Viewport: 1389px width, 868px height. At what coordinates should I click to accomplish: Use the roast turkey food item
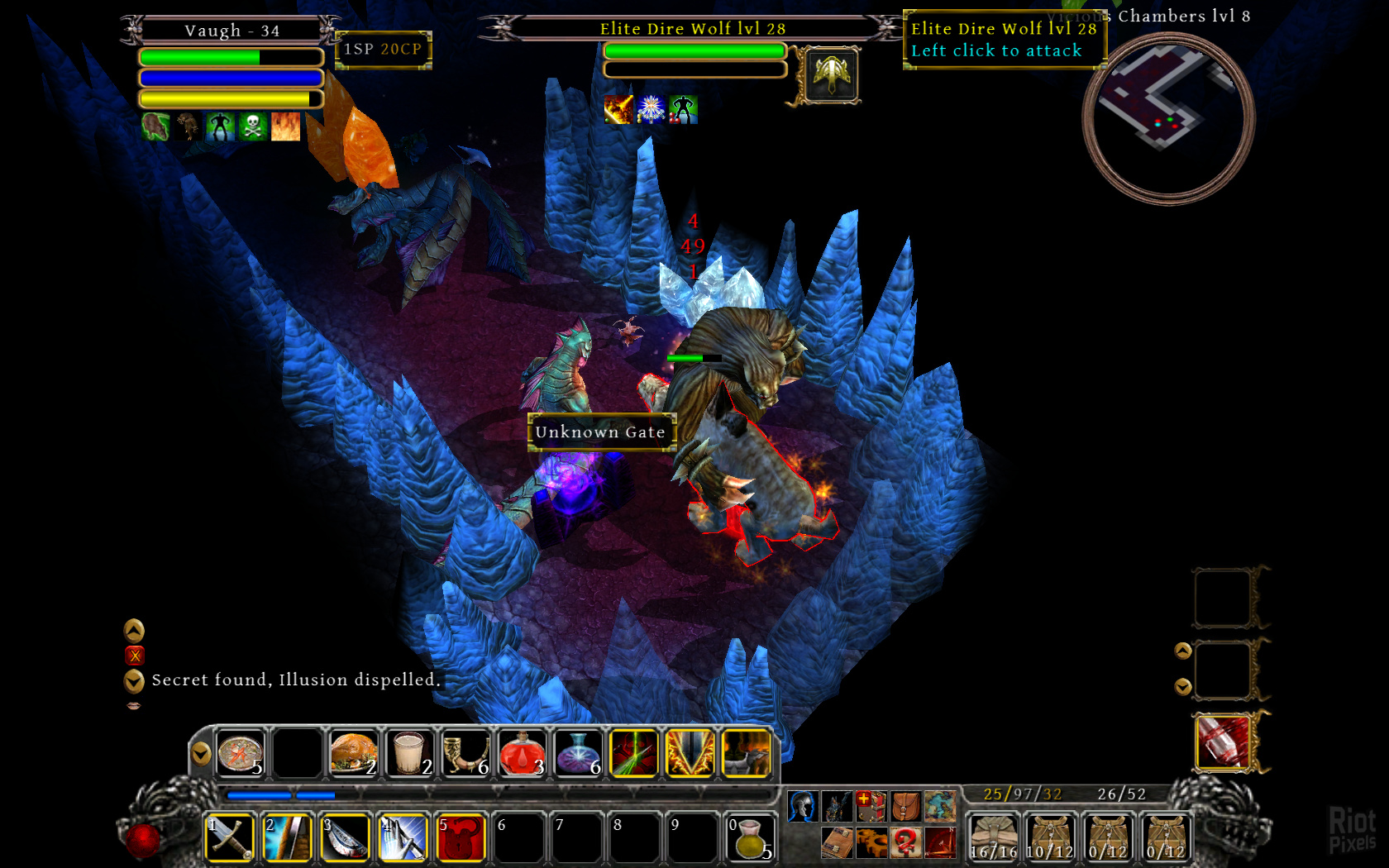[354, 753]
